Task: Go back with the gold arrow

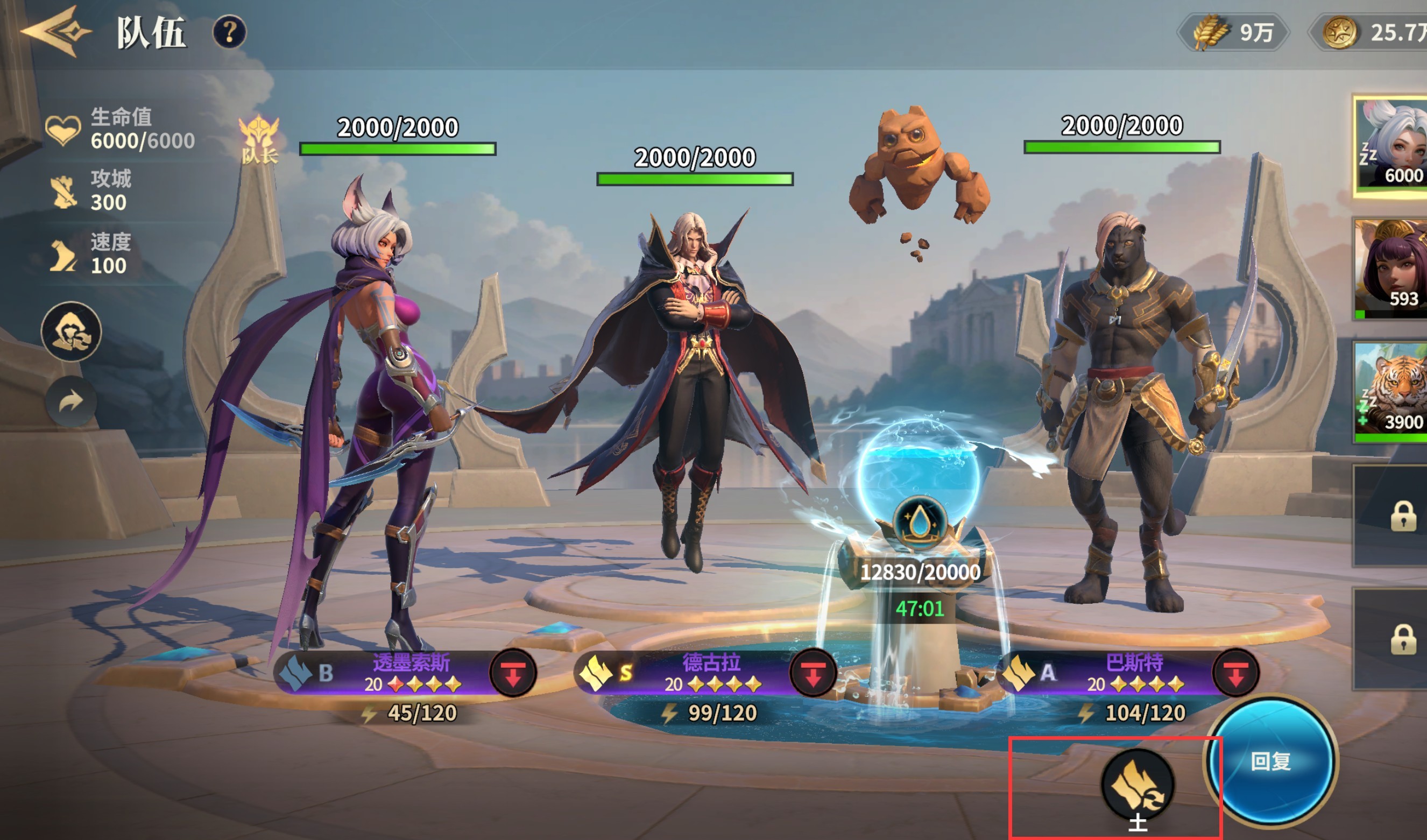Action: (55, 32)
